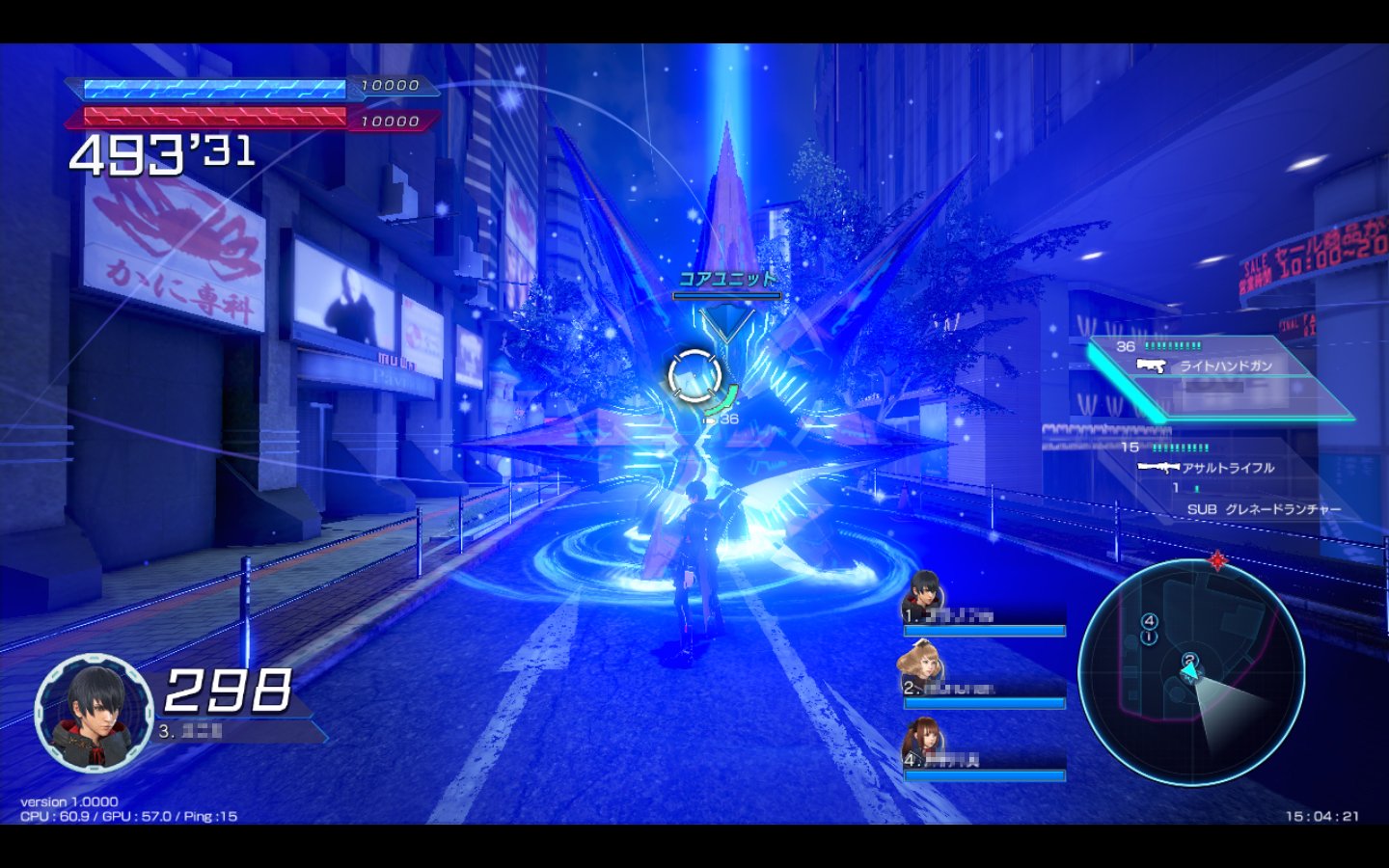Select party member 2 blonde portrait
This screenshot has height=868, width=1389.
coord(919,667)
